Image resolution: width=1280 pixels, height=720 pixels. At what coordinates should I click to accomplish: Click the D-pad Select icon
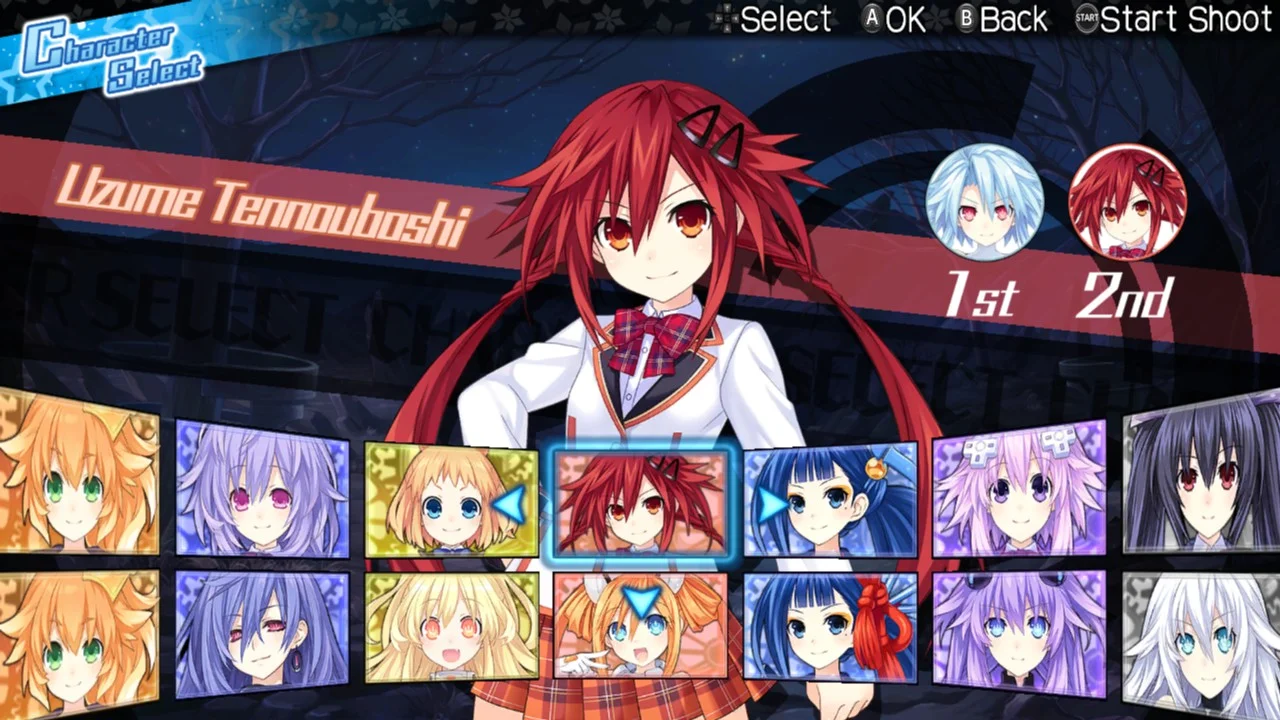(728, 19)
